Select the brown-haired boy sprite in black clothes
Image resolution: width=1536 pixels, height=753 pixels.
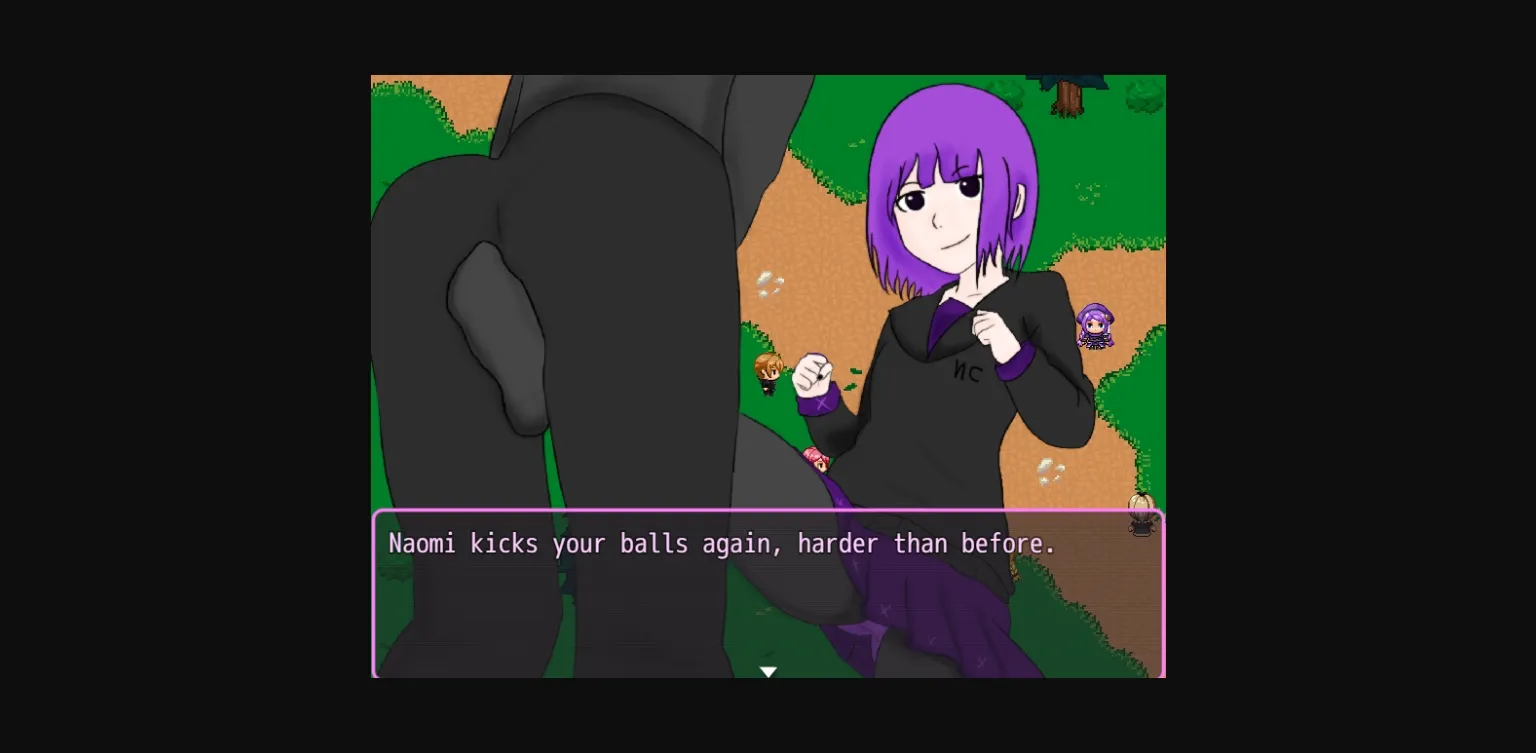[768, 373]
